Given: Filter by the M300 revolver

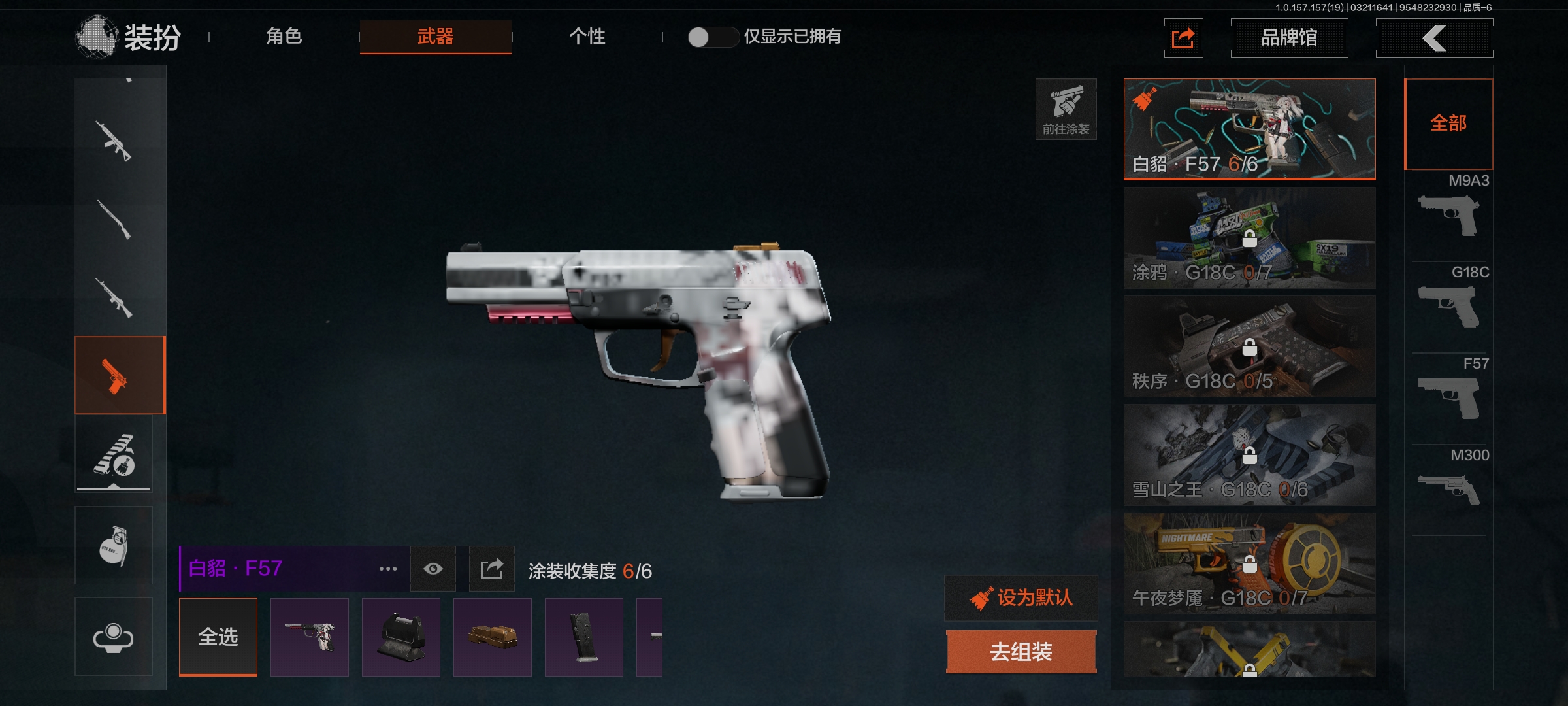Looking at the screenshot, I should point(1450,484).
